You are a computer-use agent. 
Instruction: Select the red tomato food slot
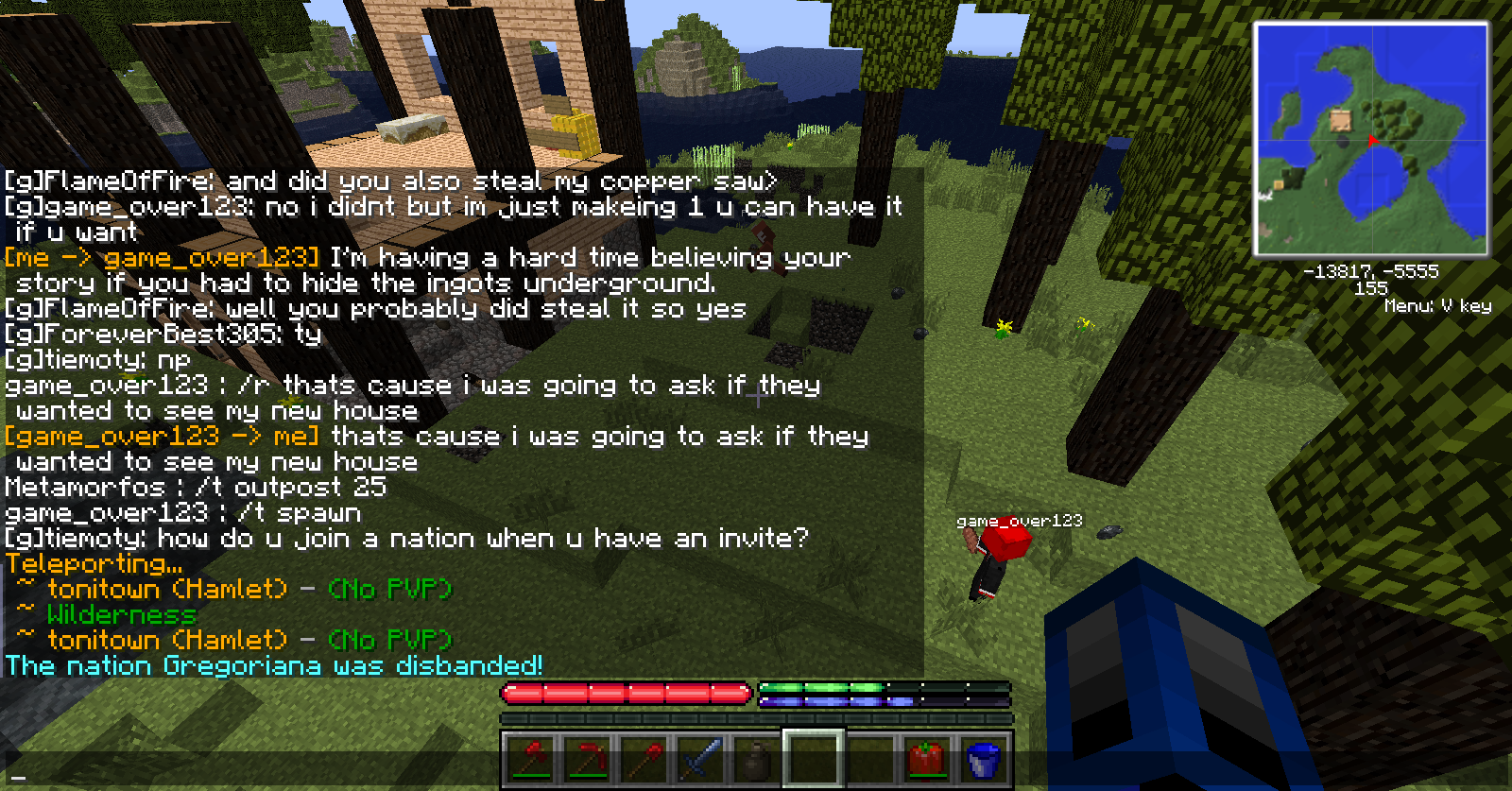click(925, 758)
